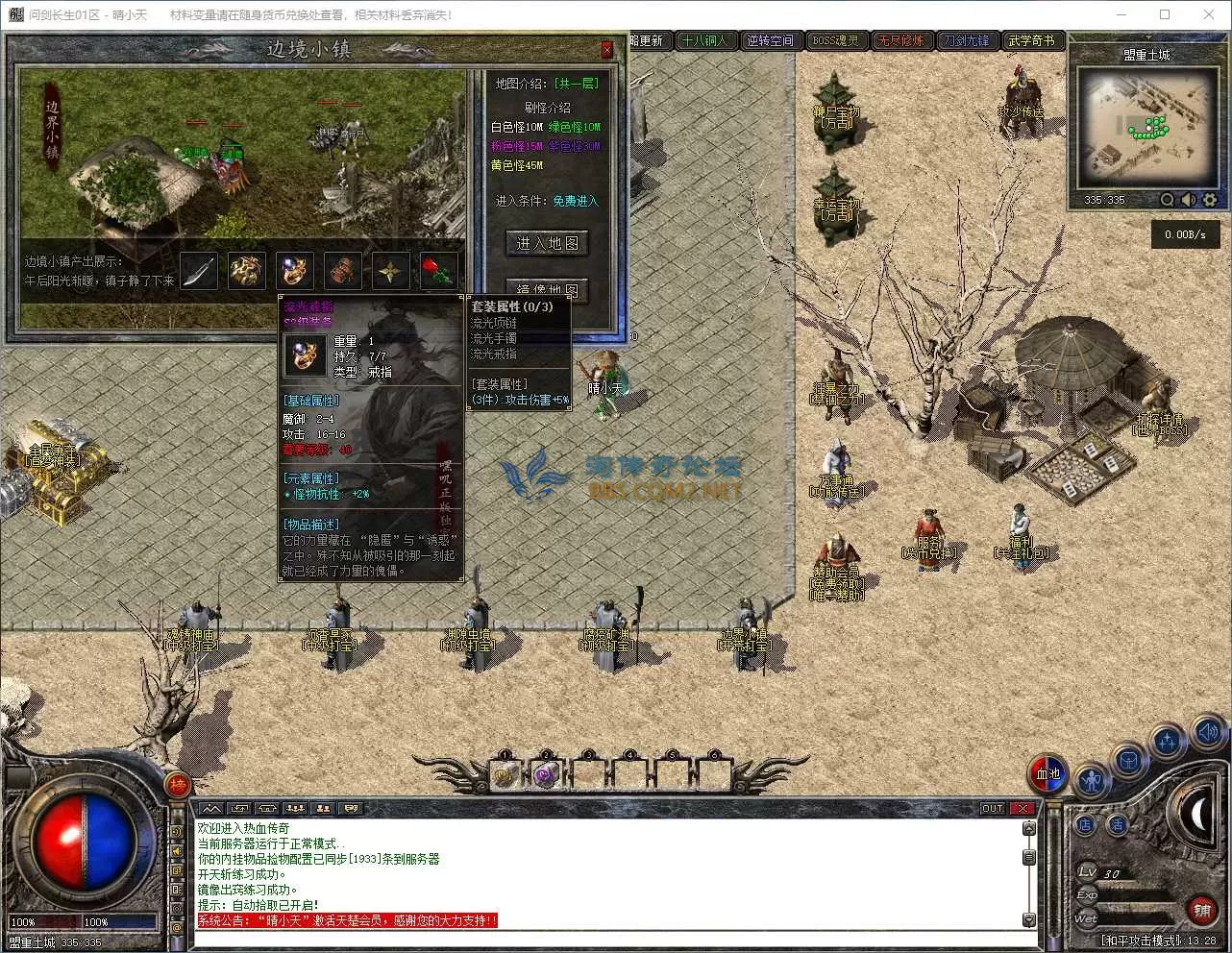Select the curved blade reward icon
This screenshot has height=953, width=1232.
[199, 271]
